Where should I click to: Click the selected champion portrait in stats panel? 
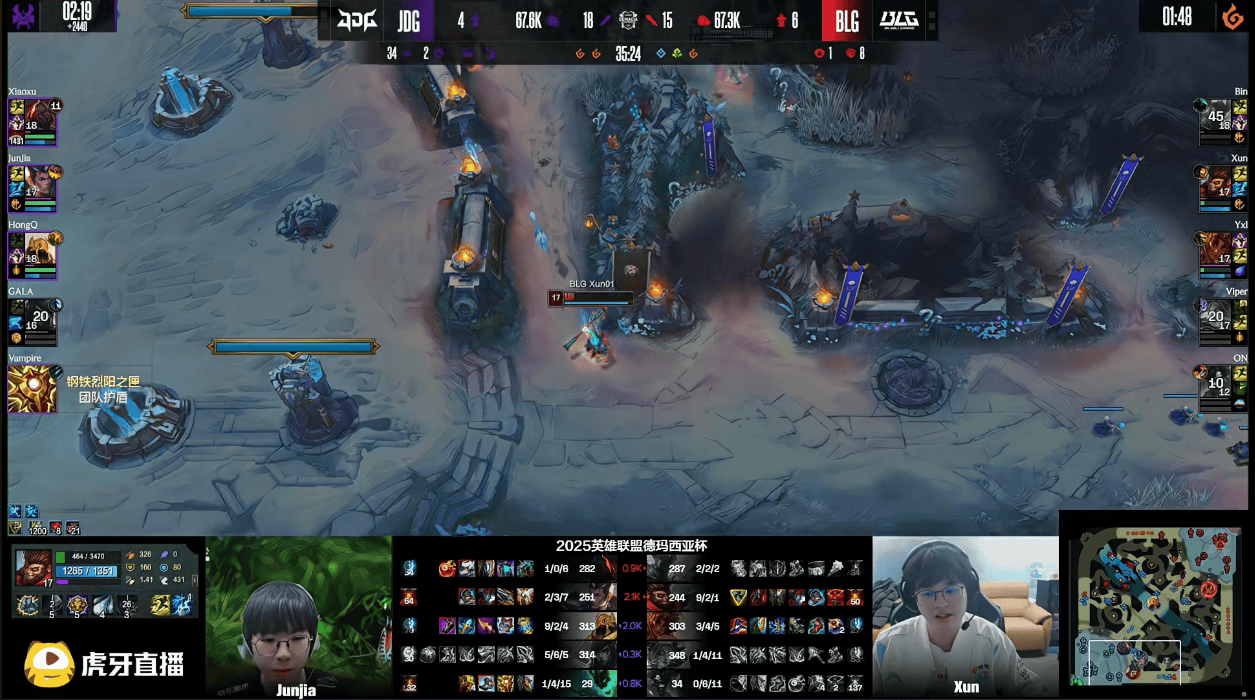[34, 566]
